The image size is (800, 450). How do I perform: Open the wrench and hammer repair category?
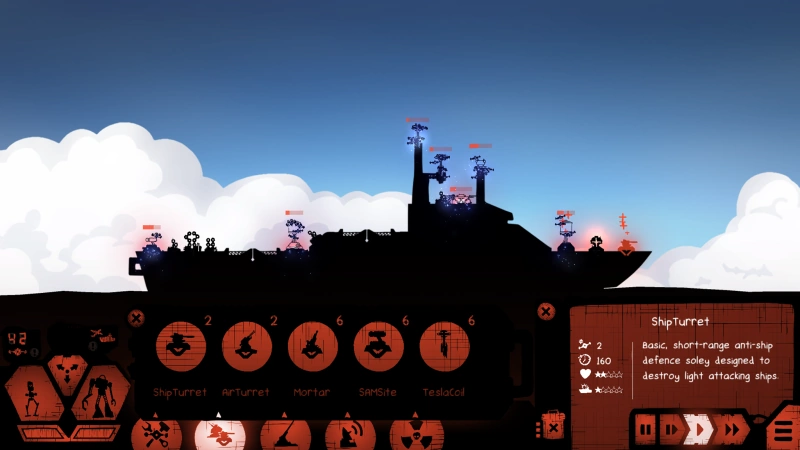point(157,435)
